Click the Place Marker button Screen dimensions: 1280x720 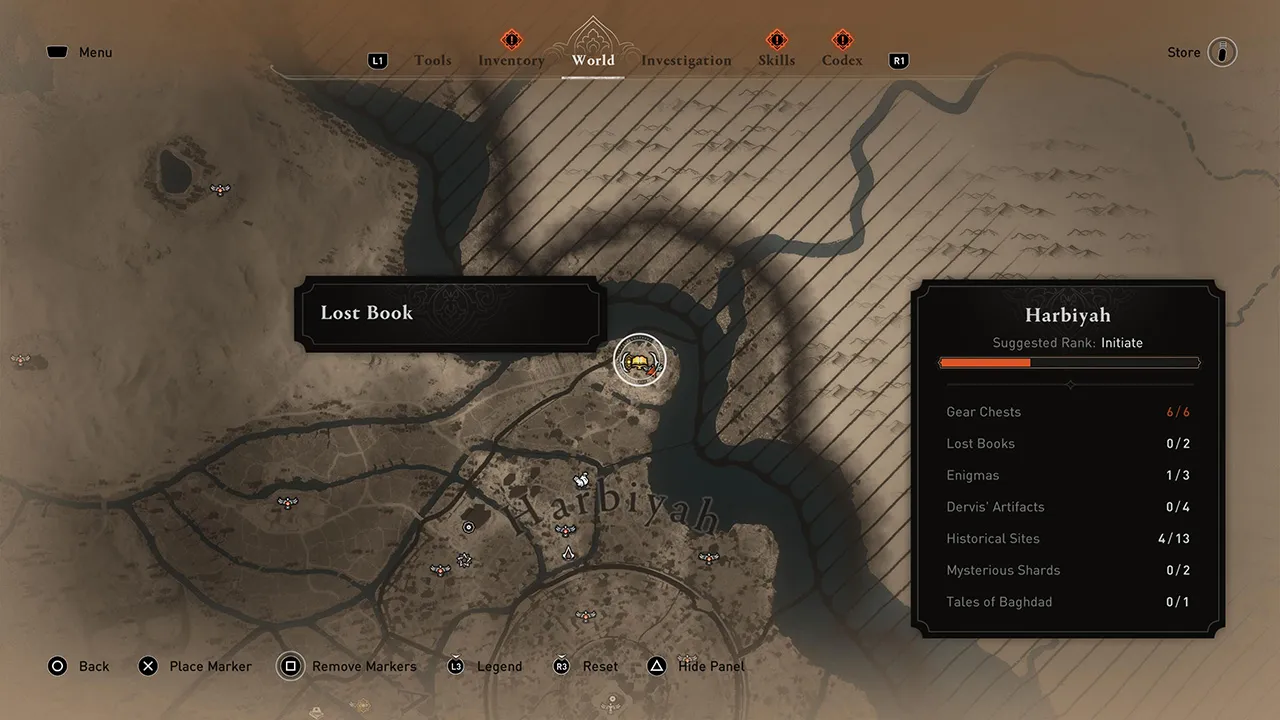coord(195,666)
